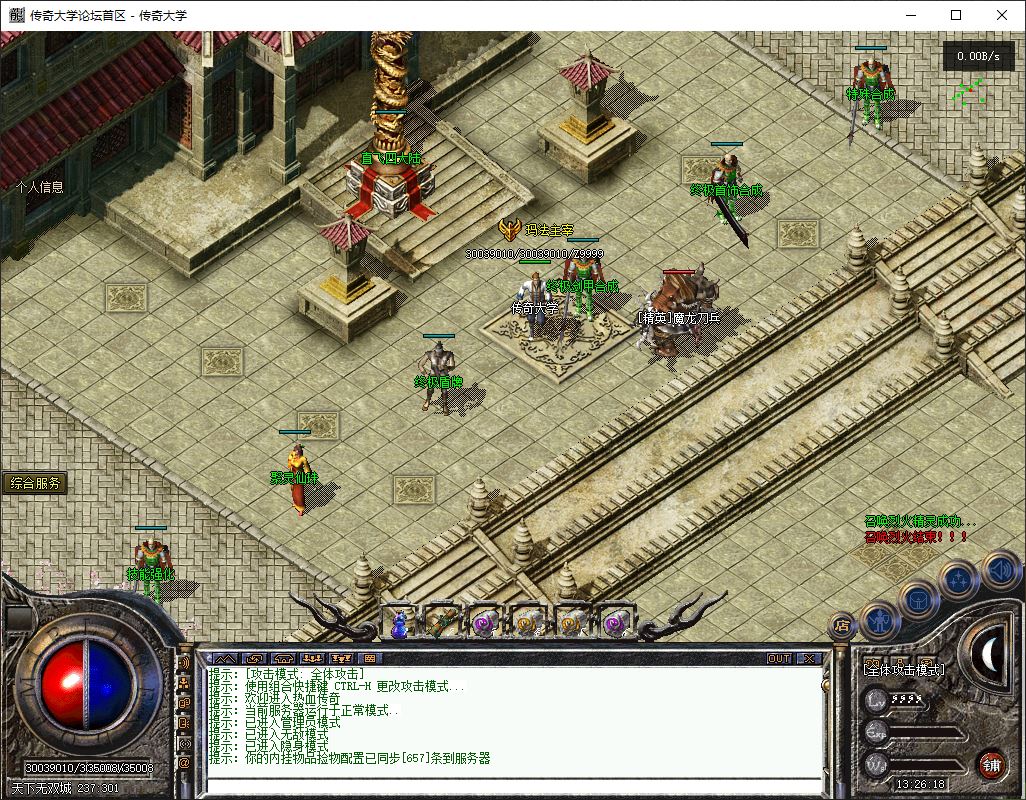
Task: Select the green scroll bundle belt slot
Action: pyautogui.click(x=442, y=623)
